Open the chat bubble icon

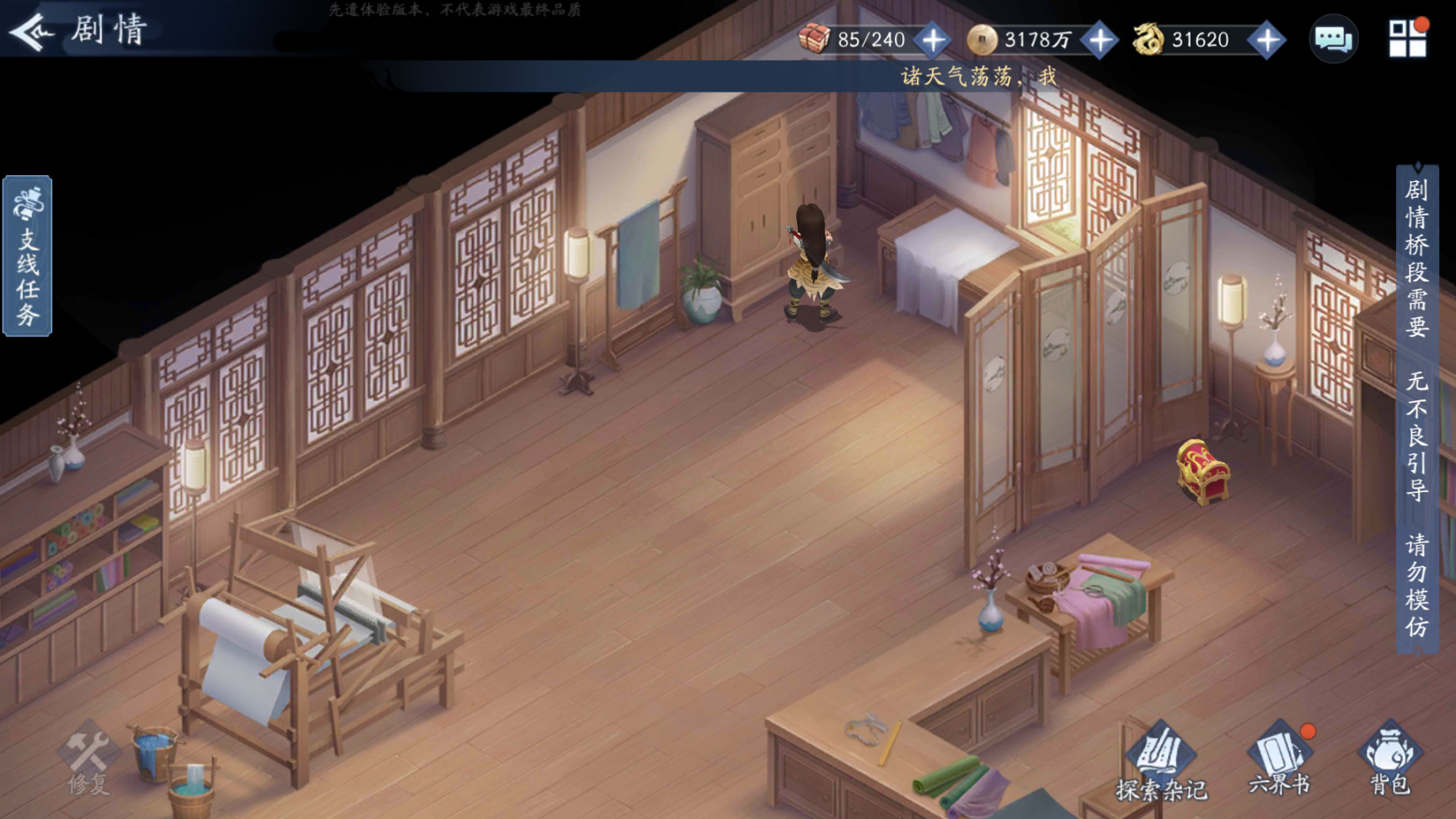click(x=1333, y=39)
